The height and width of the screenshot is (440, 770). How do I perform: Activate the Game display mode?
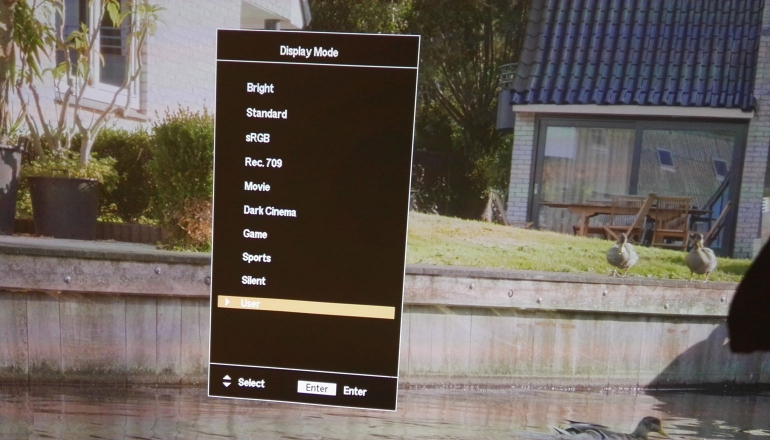point(255,234)
